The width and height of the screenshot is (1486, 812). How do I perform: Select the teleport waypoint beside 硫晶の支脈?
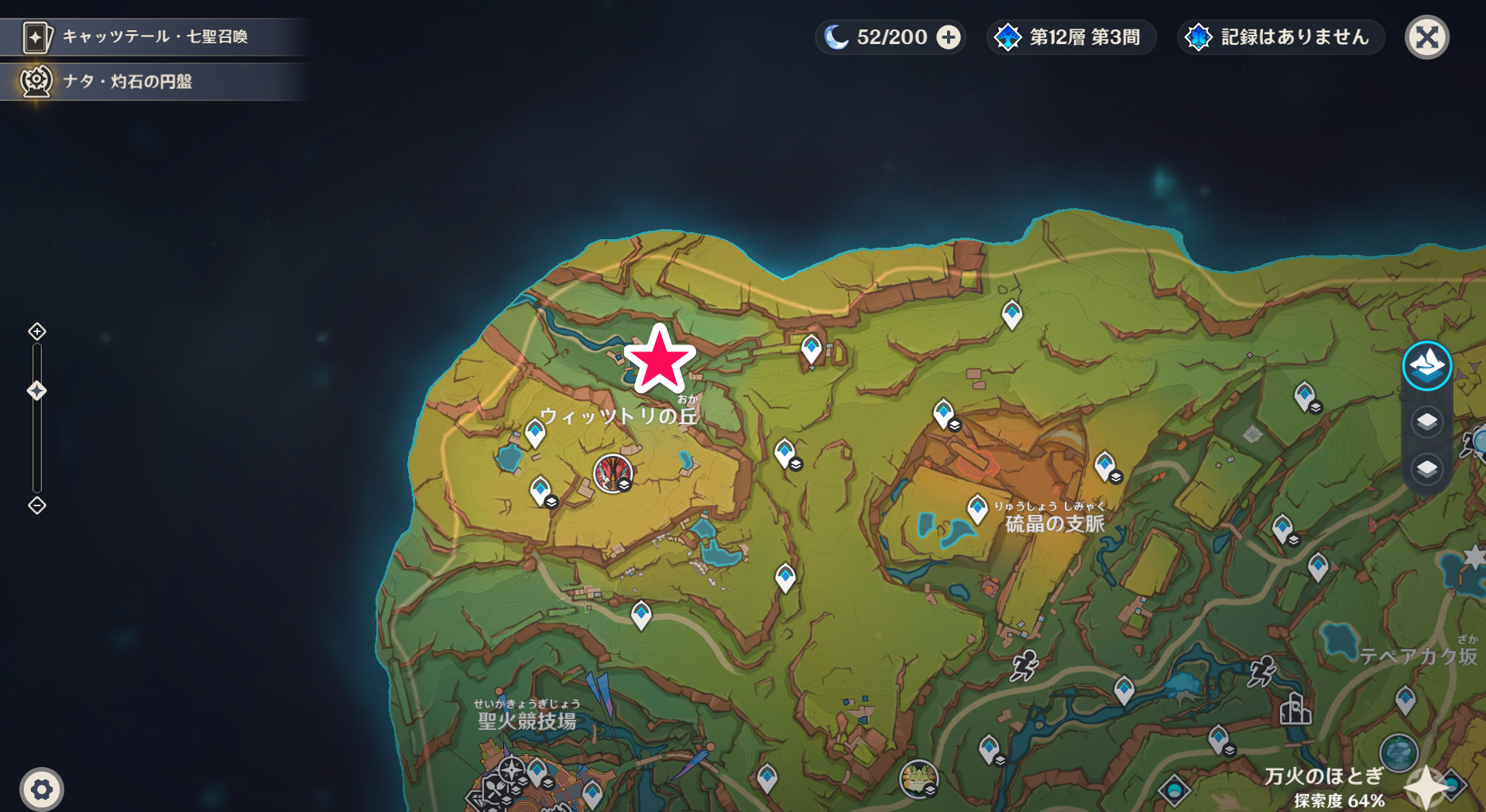(977, 509)
